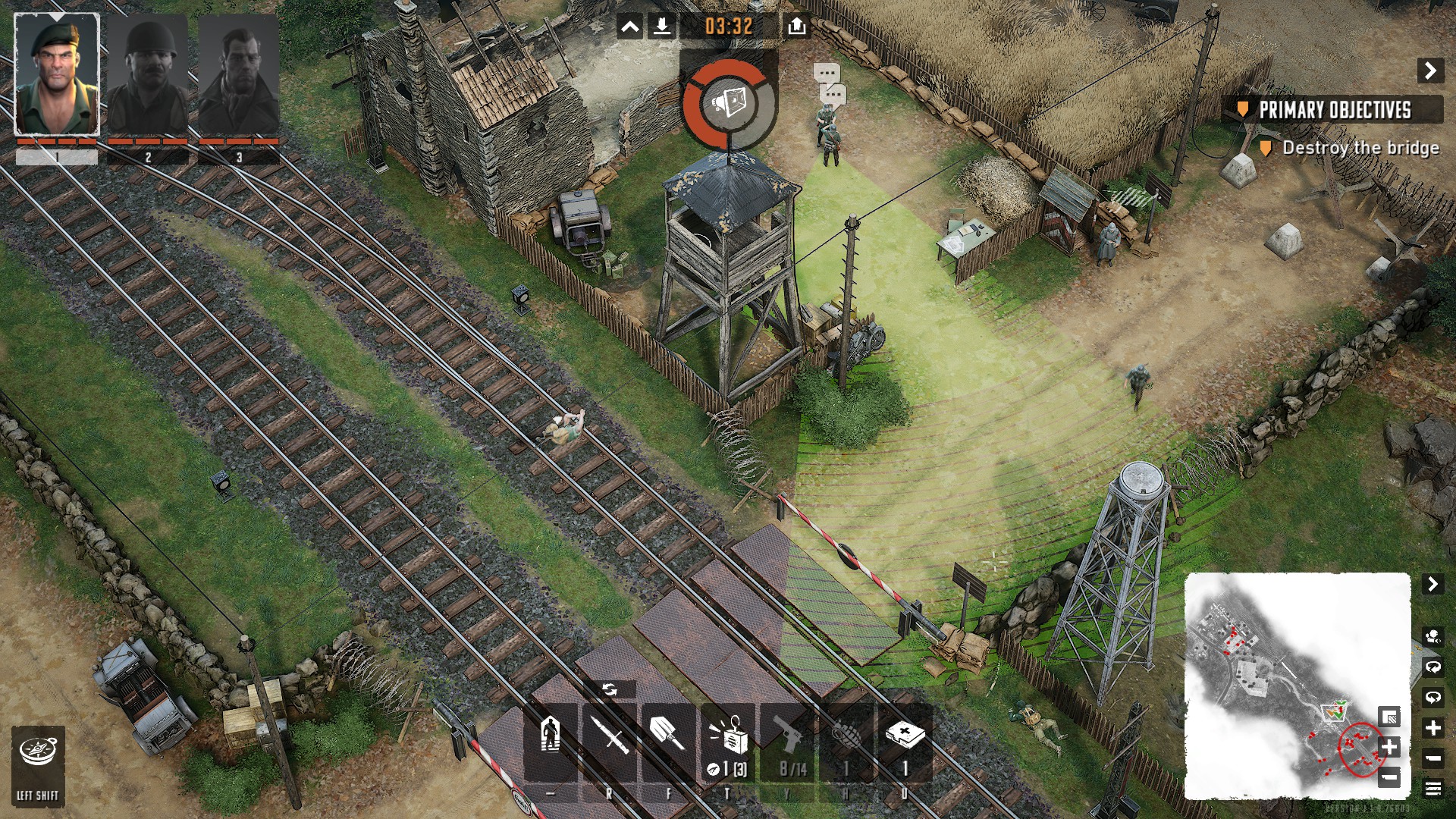
Task: Select the Destroy the bridge objective
Action: click(x=1360, y=148)
